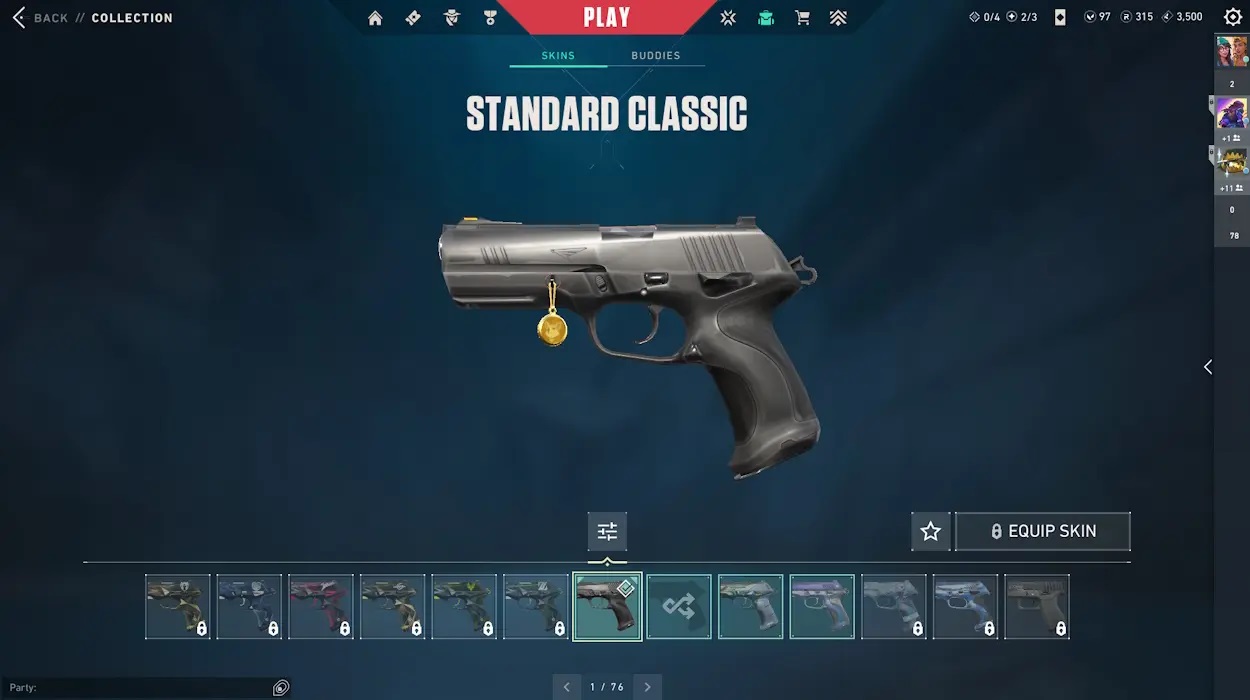Image resolution: width=1250 pixels, height=700 pixels.
Task: Go to the previous skins page arrow
Action: click(567, 687)
